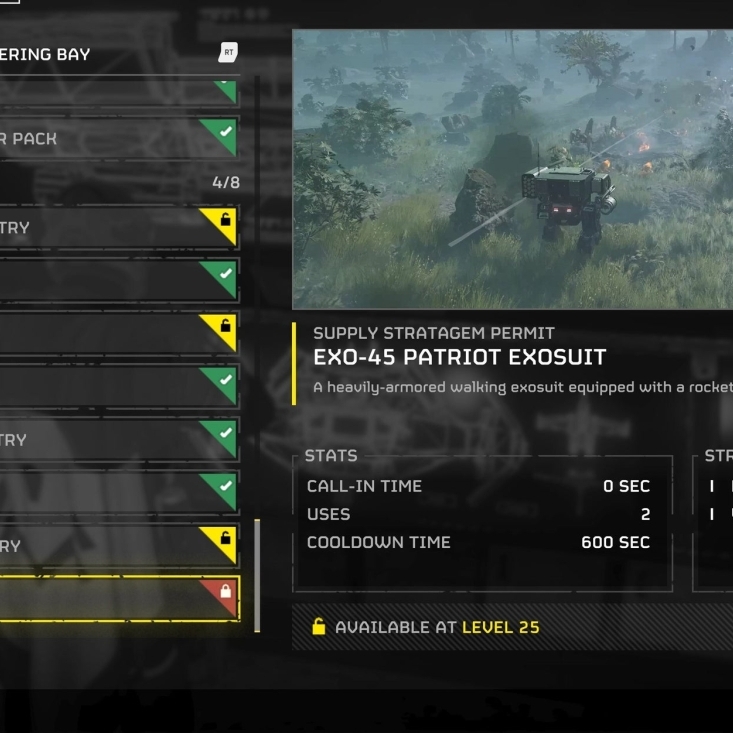
Task: Choose the highlighted red-locked Exosuit row
Action: pos(115,598)
